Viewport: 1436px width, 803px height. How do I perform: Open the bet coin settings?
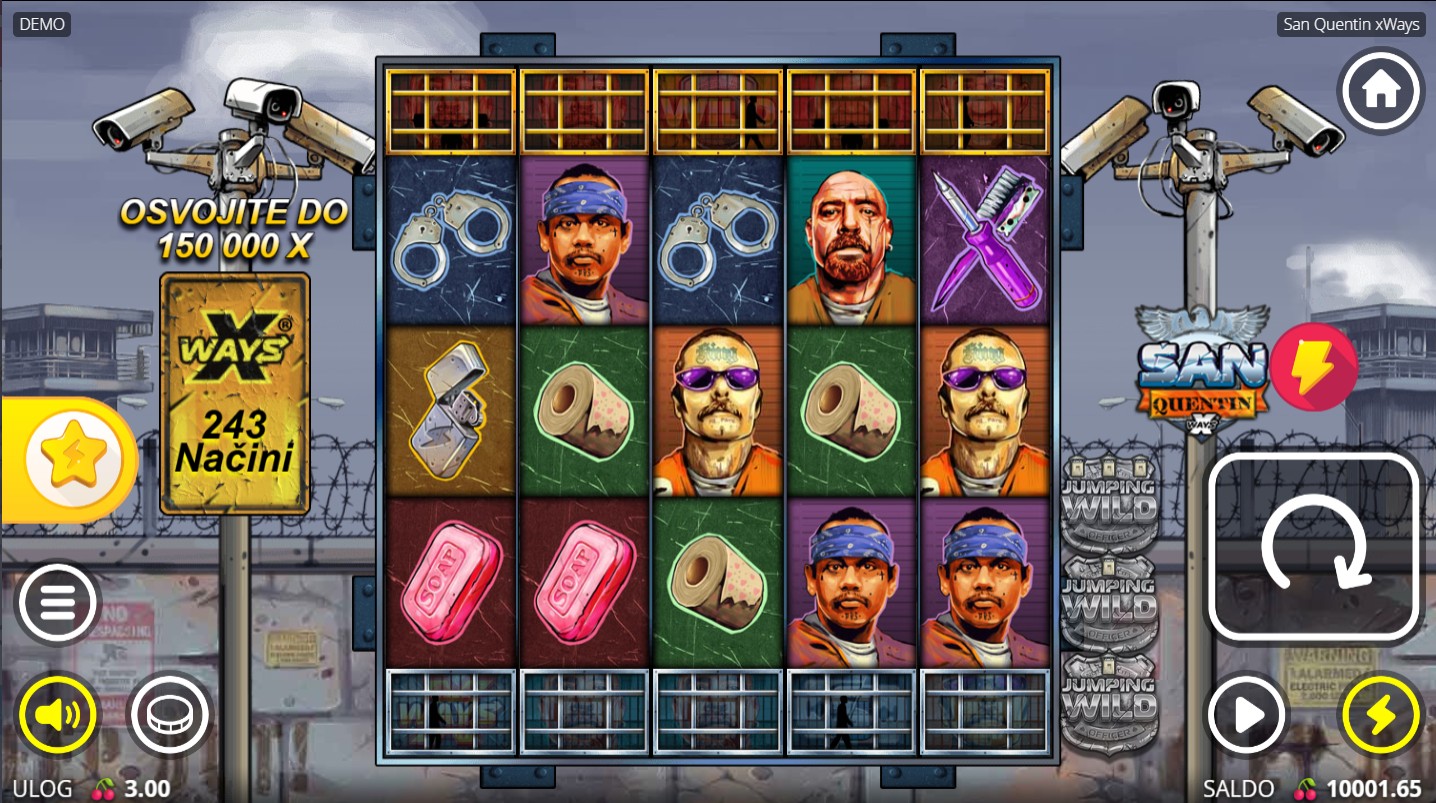point(168,714)
